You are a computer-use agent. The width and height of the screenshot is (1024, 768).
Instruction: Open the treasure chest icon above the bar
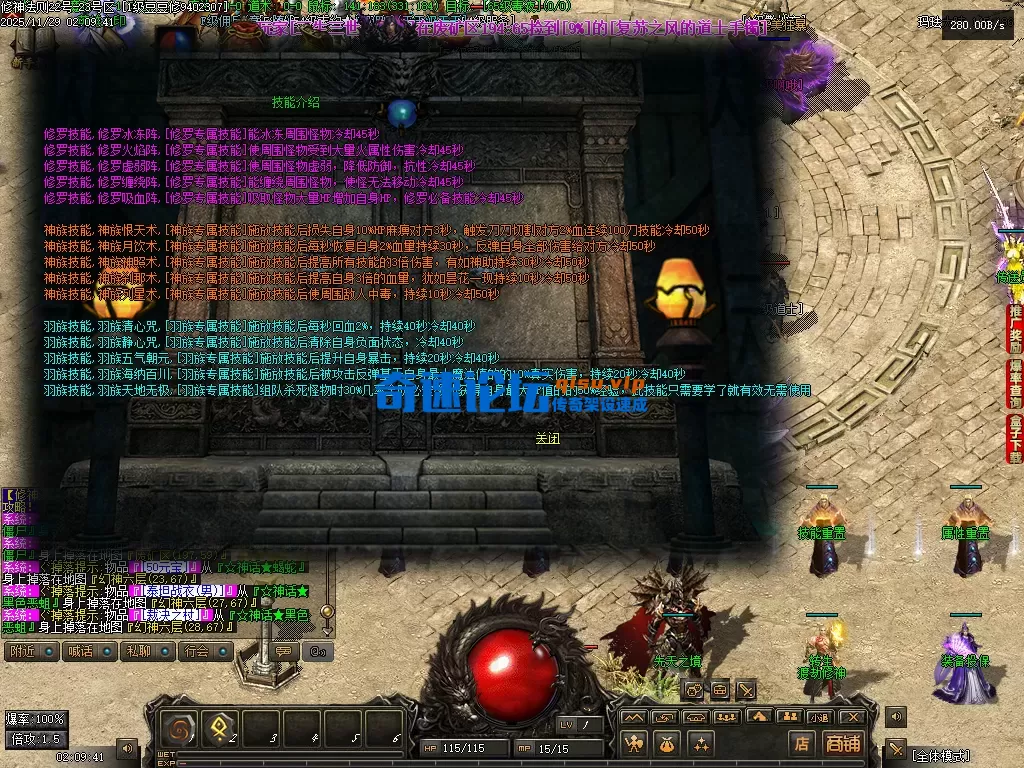[x=720, y=690]
